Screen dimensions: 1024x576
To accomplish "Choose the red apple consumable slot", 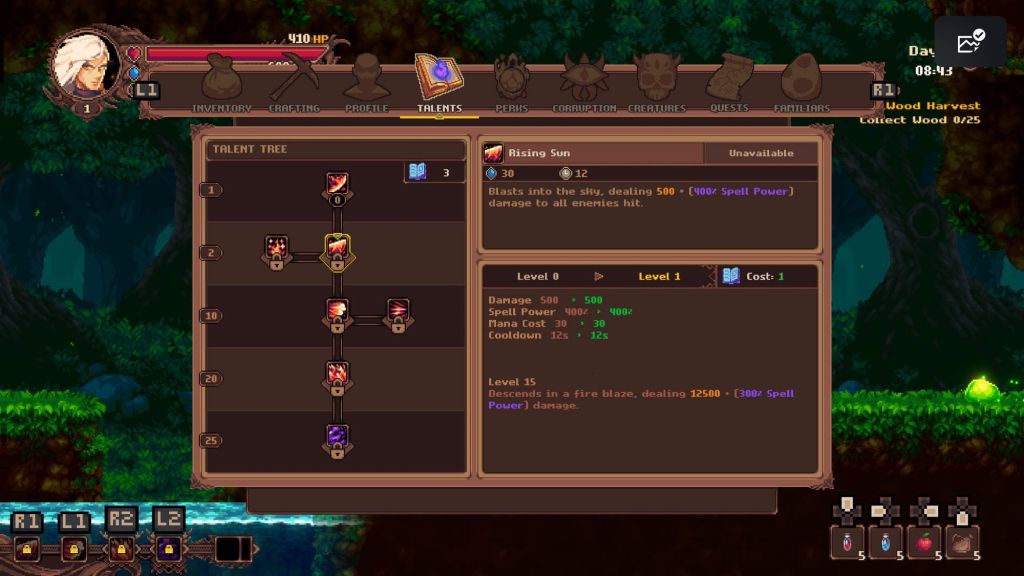I will 924,542.
